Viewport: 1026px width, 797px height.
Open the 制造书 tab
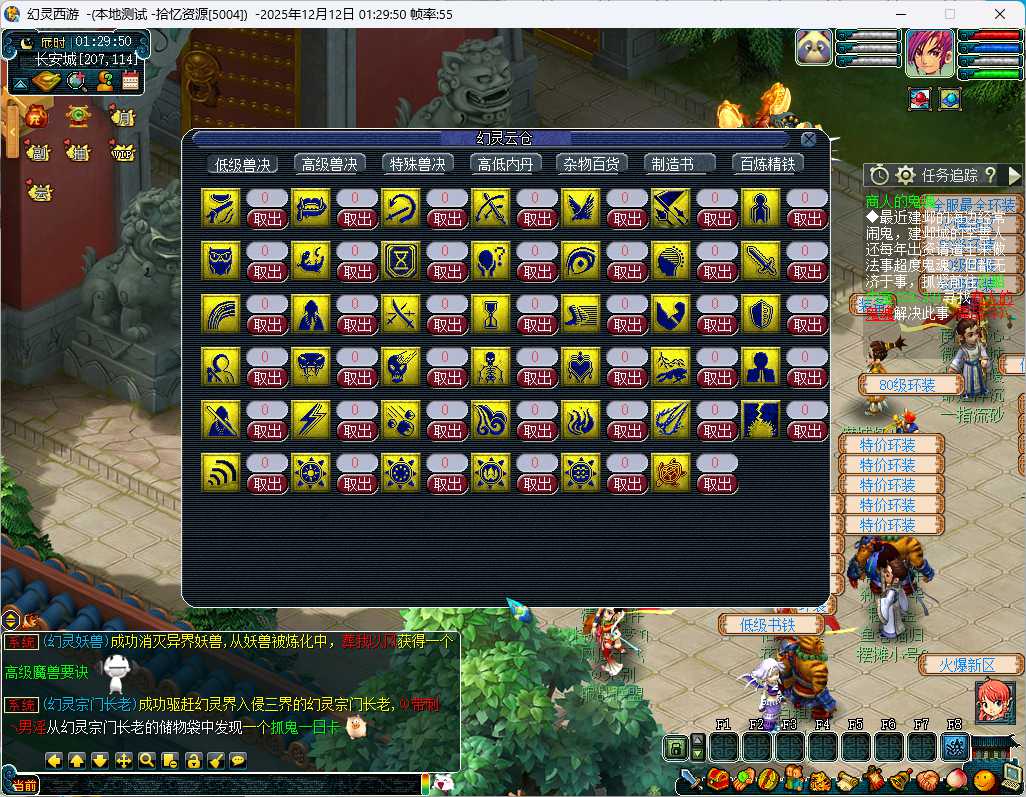click(x=679, y=164)
